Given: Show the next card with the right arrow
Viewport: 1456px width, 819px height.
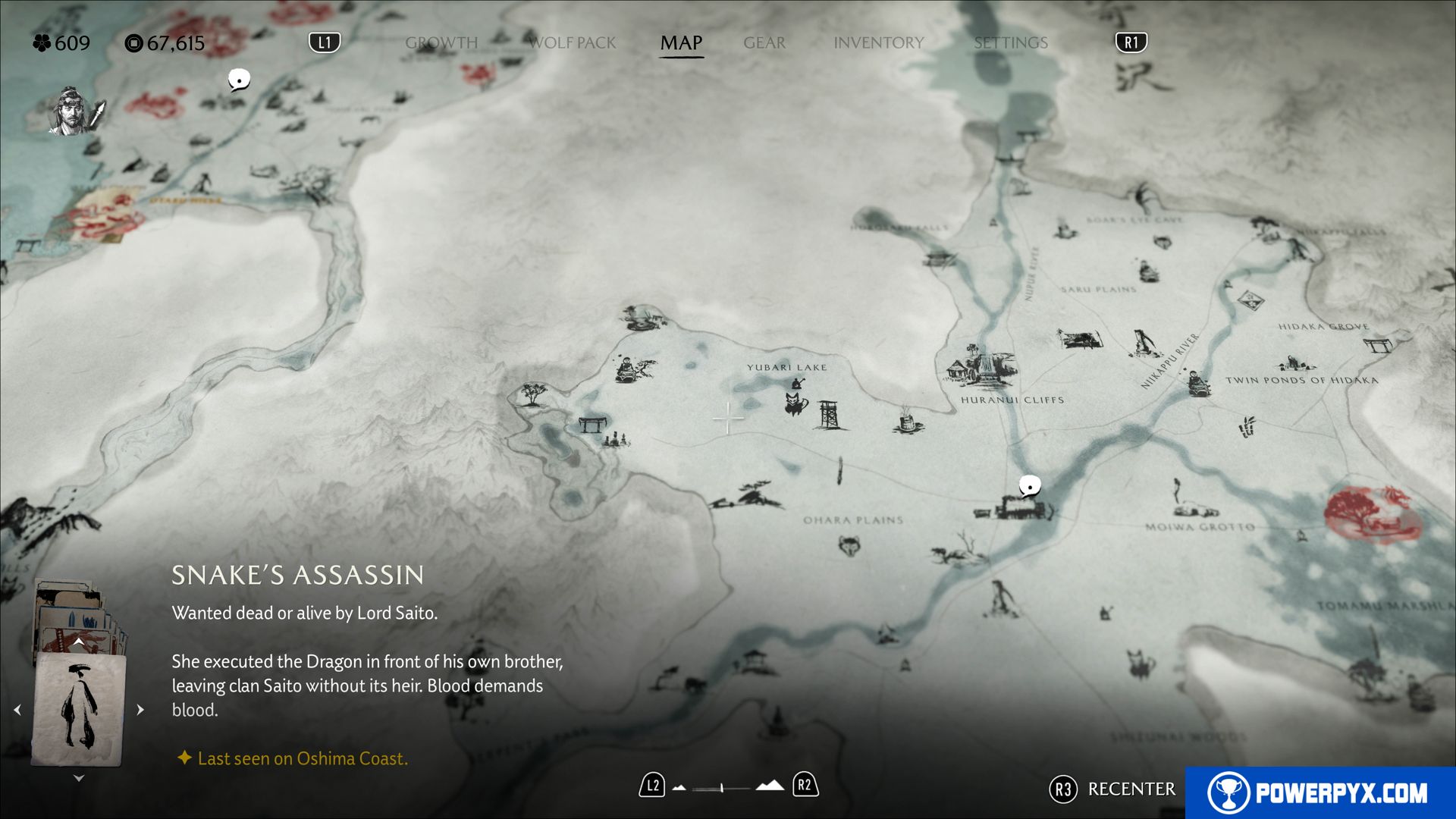Looking at the screenshot, I should (140, 710).
